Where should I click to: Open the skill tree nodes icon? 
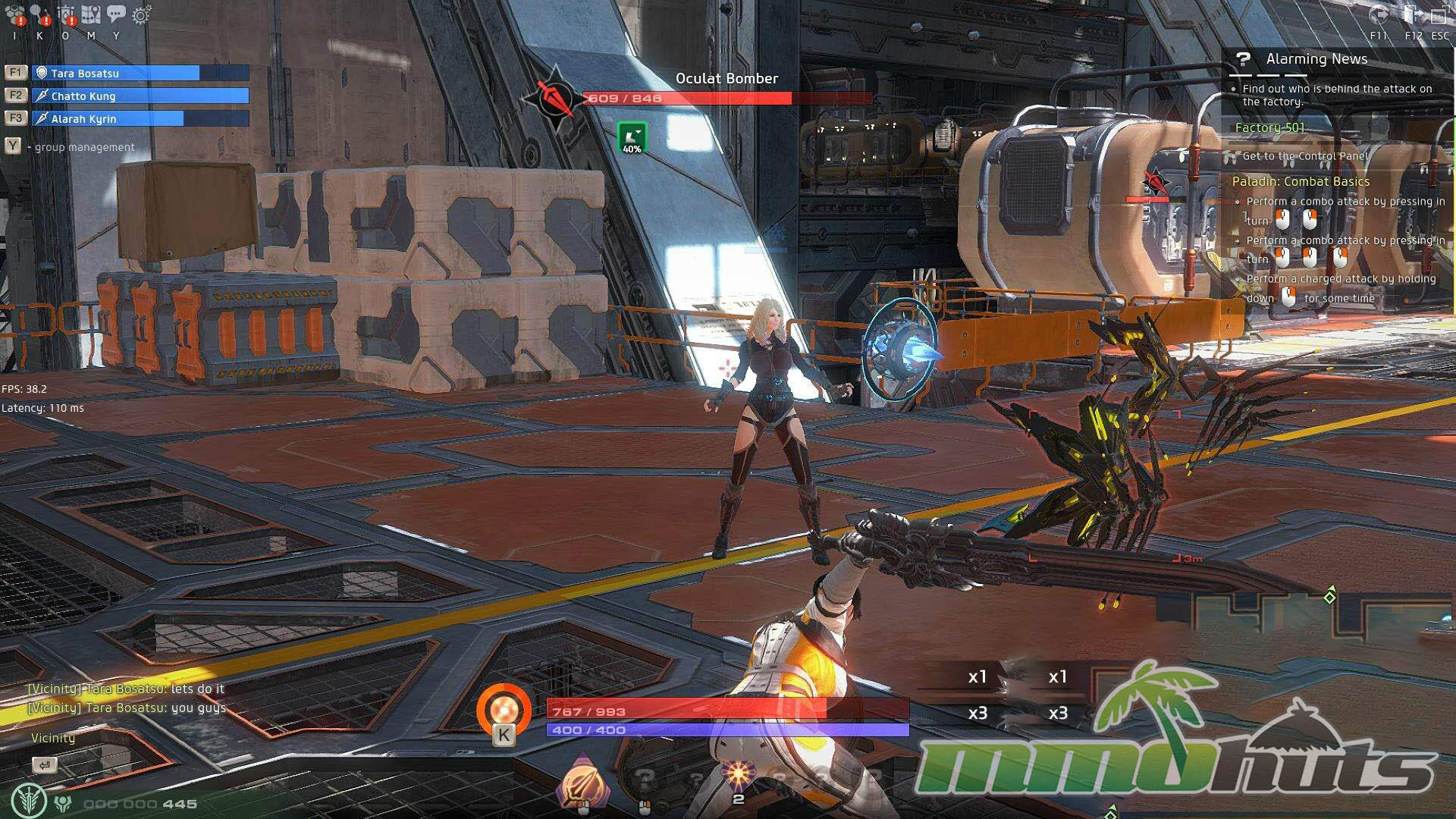(x=39, y=14)
